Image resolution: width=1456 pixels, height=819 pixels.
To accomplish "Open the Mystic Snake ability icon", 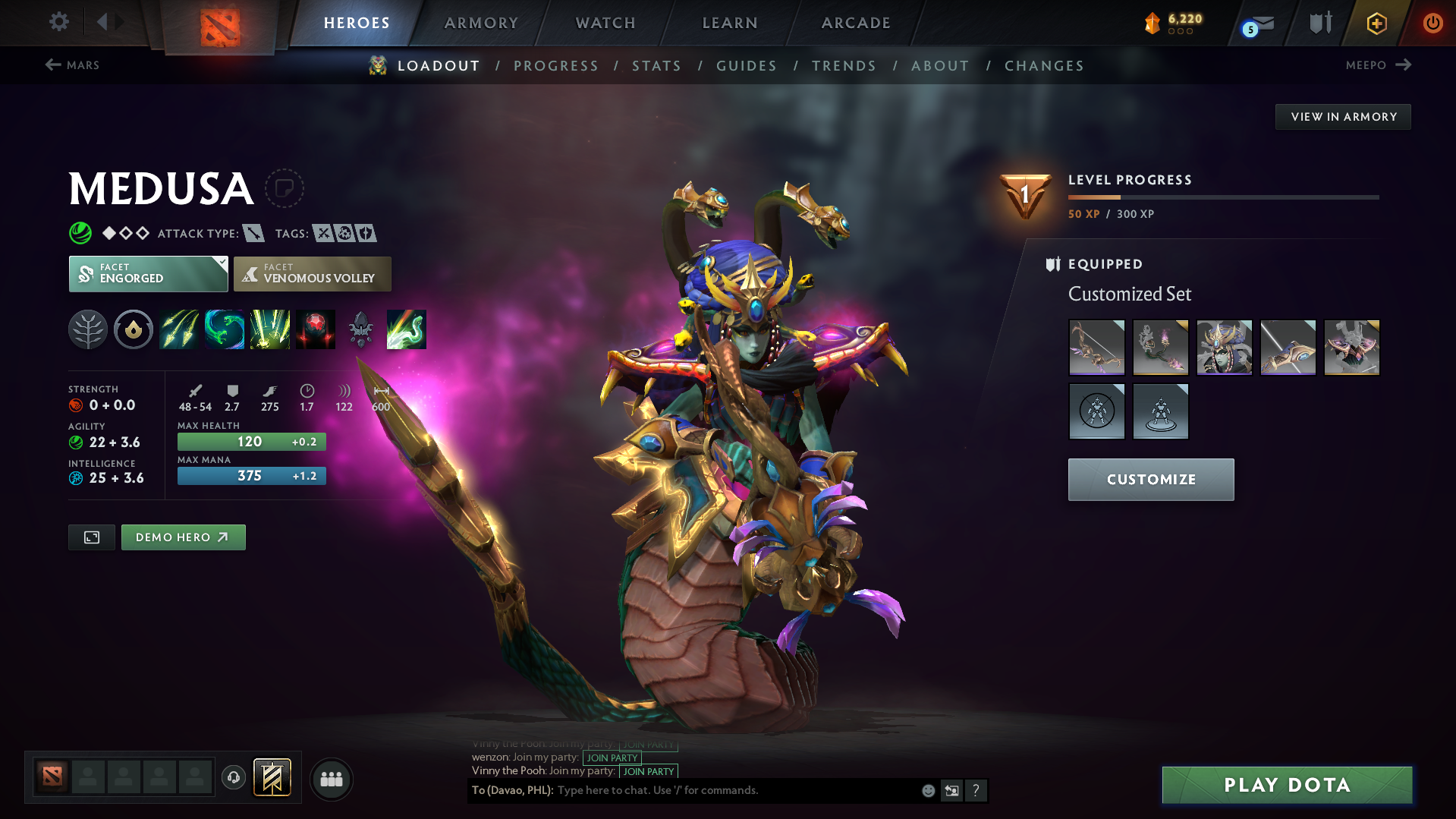I will [x=225, y=329].
